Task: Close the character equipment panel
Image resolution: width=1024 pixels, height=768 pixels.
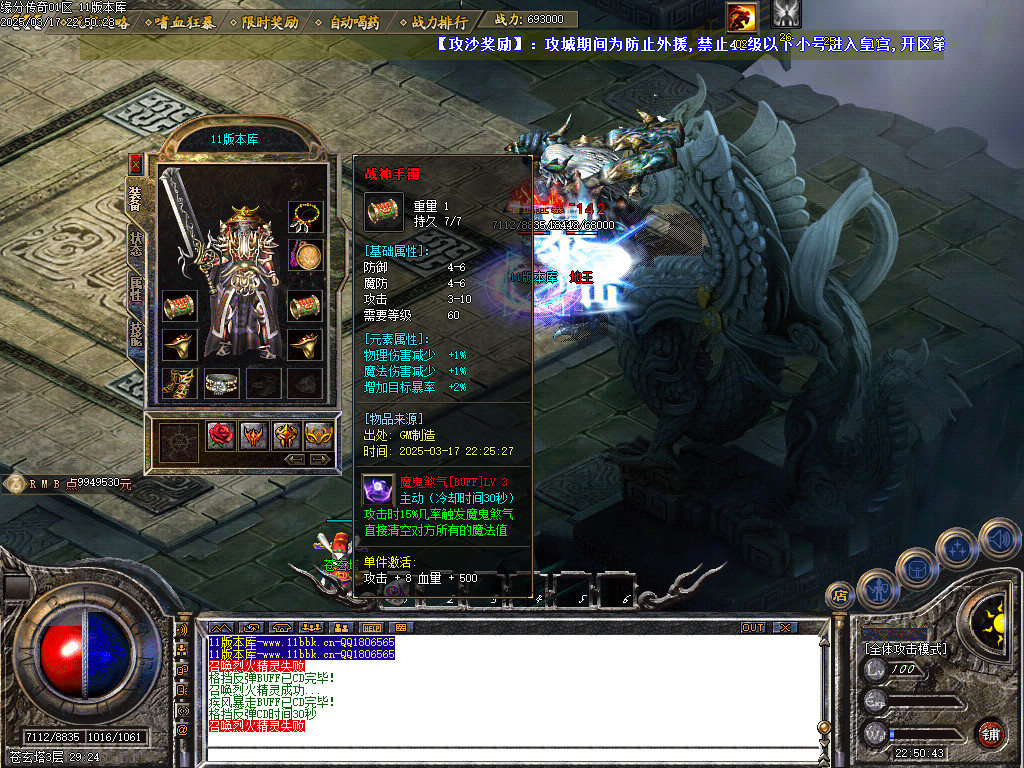Action: [x=136, y=164]
